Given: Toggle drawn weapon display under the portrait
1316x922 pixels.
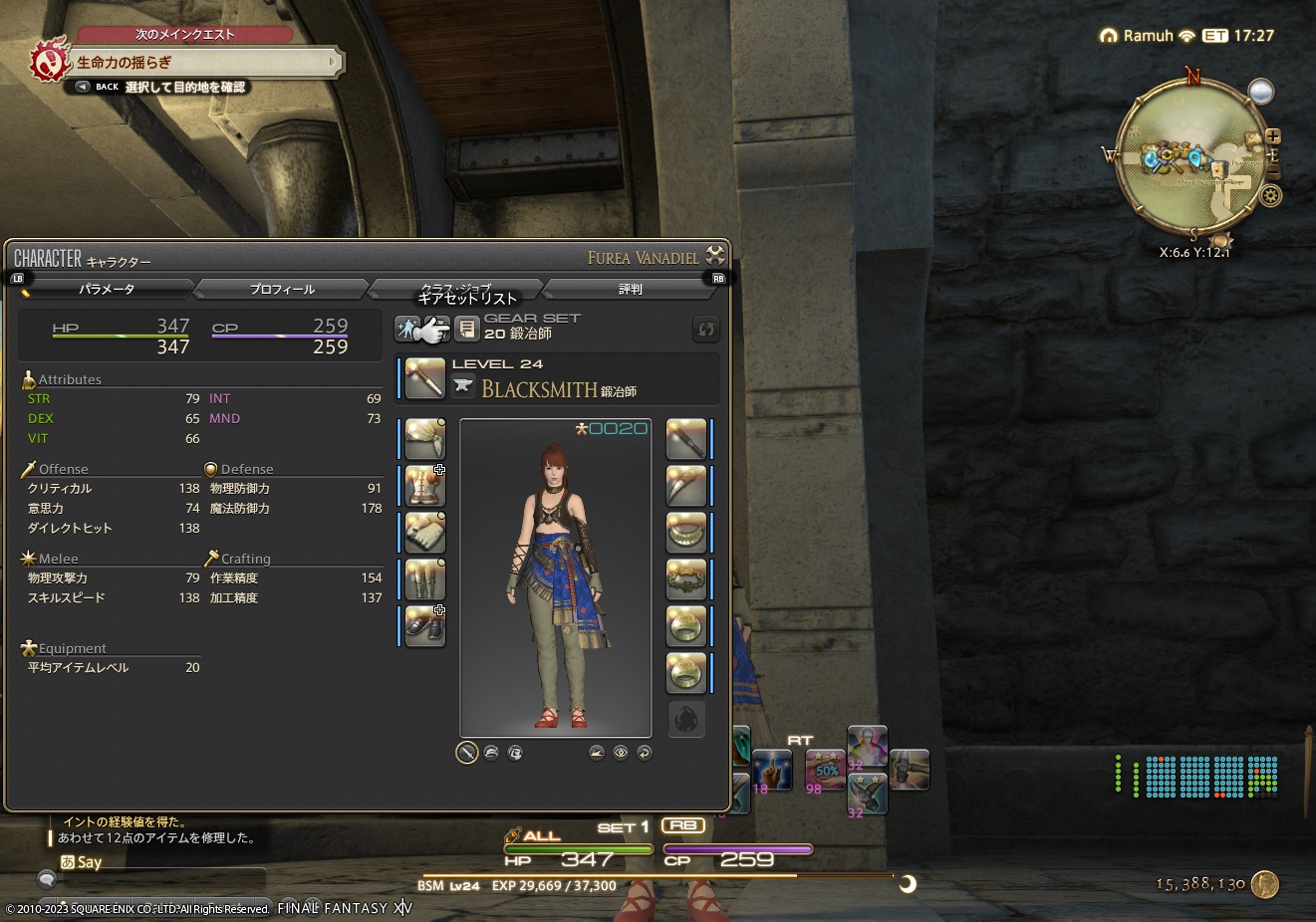Looking at the screenshot, I should (466, 753).
